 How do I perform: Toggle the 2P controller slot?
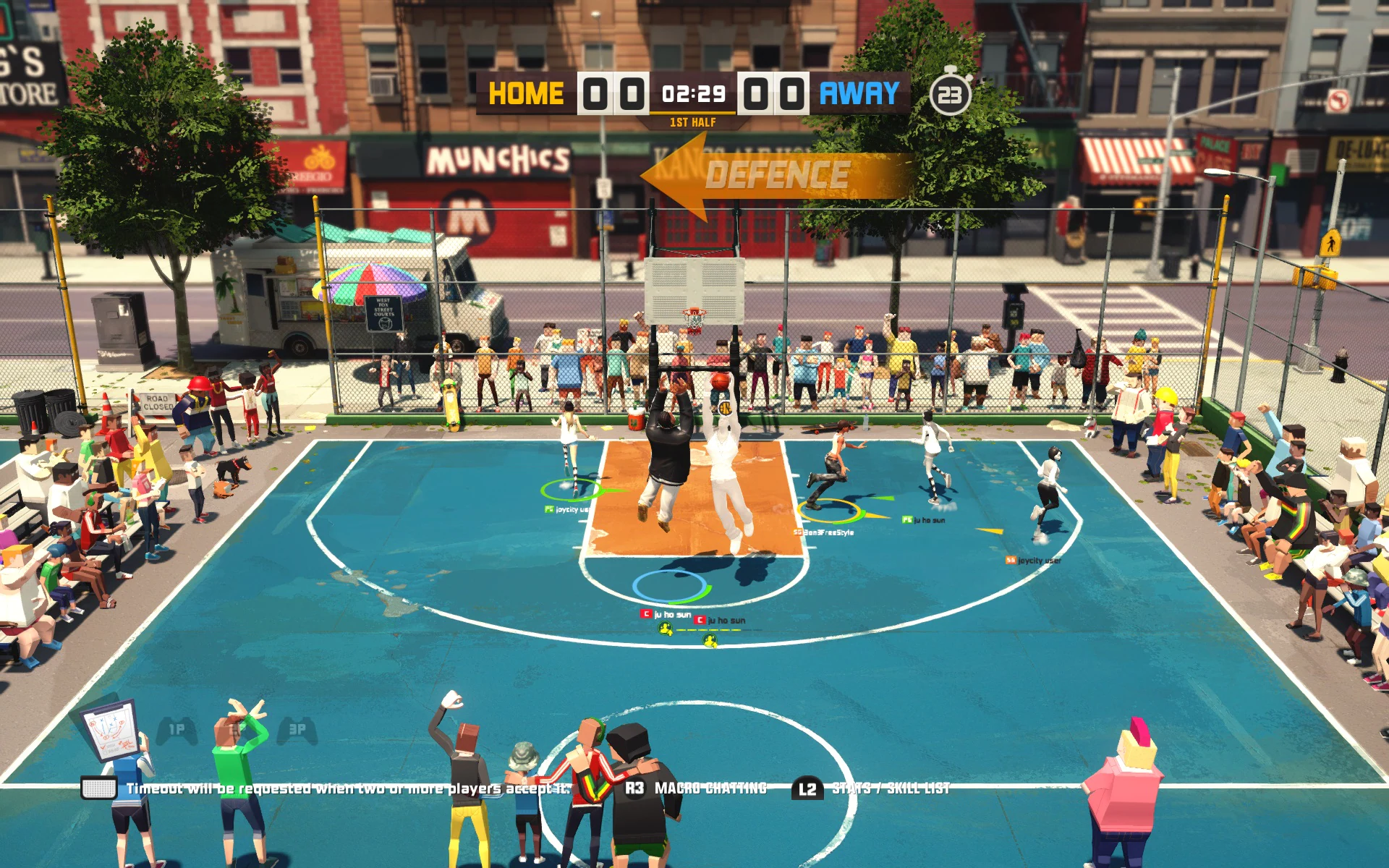coord(238,728)
